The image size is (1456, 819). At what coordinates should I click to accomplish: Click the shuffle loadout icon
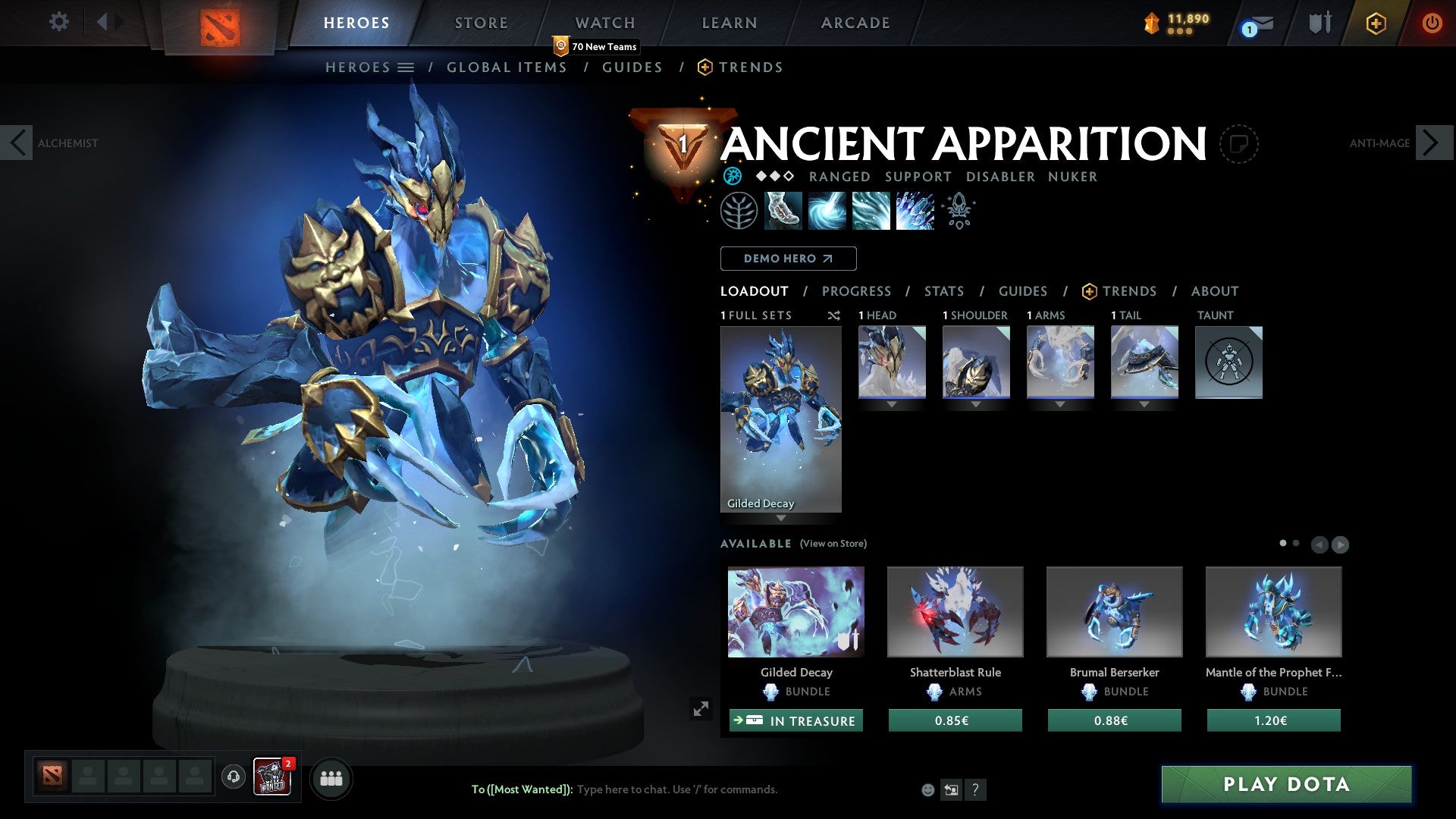click(834, 315)
